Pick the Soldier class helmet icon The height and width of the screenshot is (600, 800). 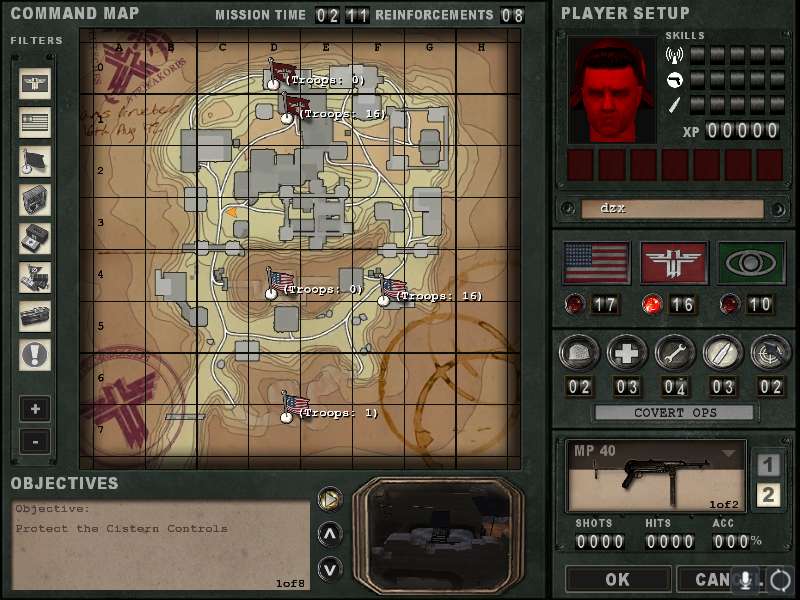pyautogui.click(x=580, y=352)
